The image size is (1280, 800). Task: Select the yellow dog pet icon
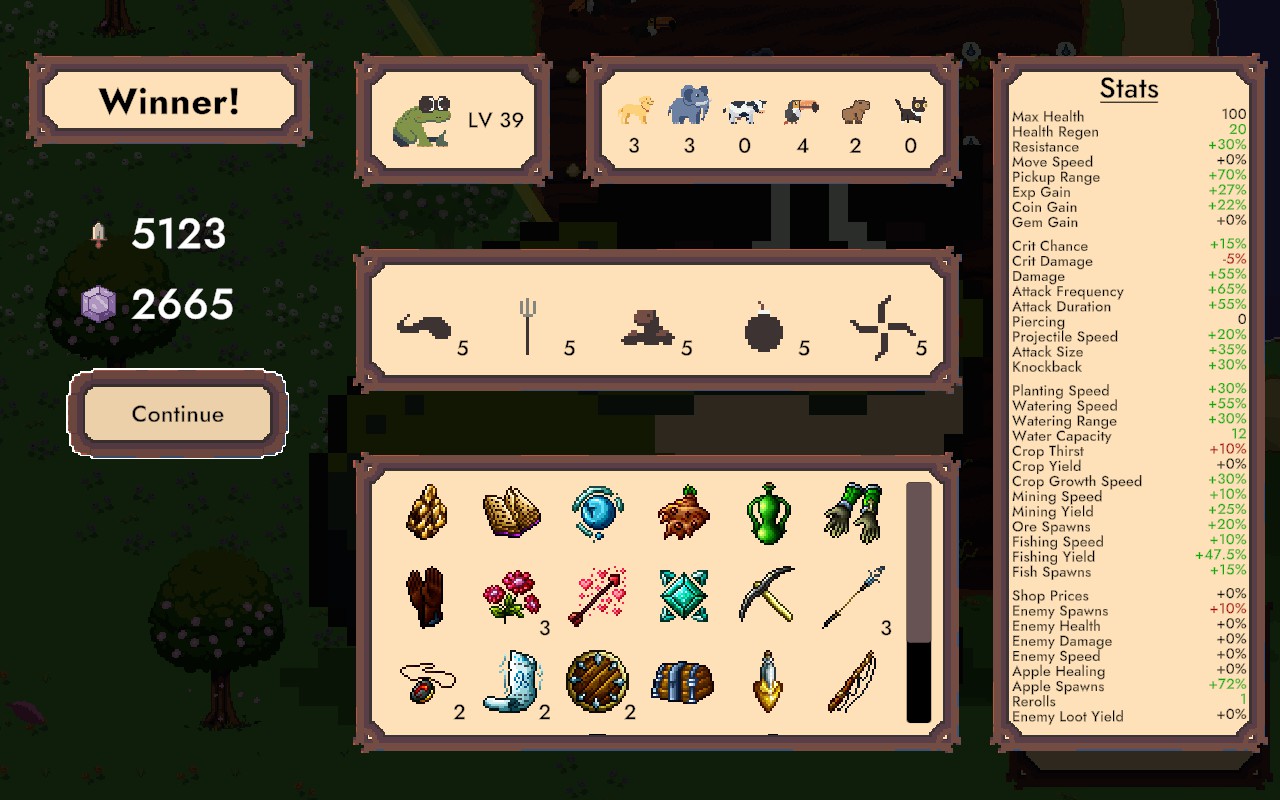pyautogui.click(x=635, y=109)
